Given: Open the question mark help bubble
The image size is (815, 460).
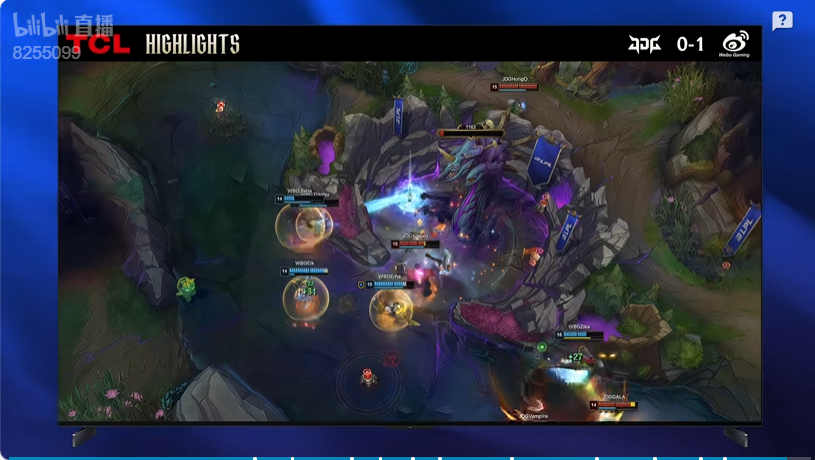Looking at the screenshot, I should (782, 21).
